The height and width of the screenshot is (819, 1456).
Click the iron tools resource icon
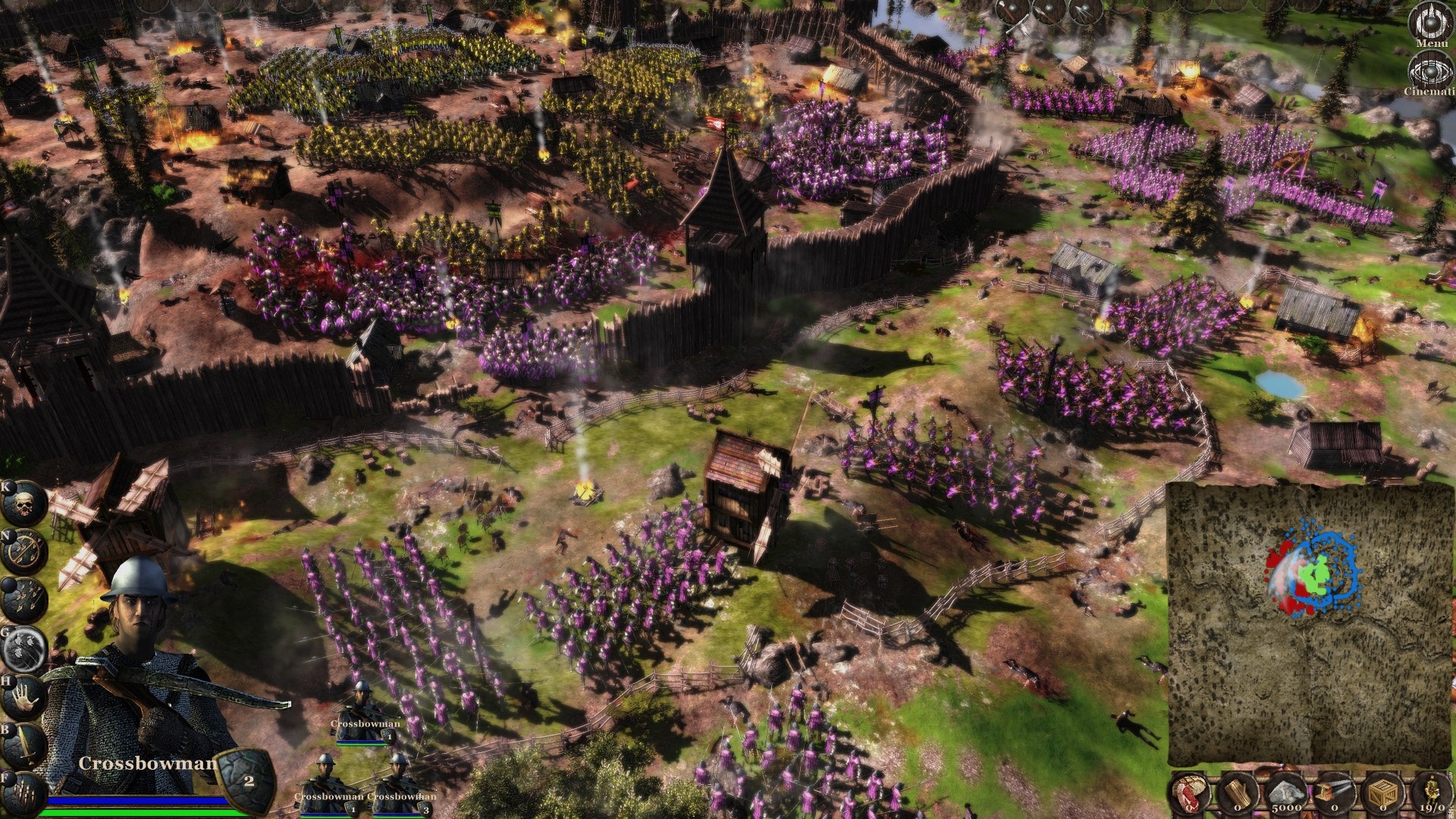[x=1335, y=791]
